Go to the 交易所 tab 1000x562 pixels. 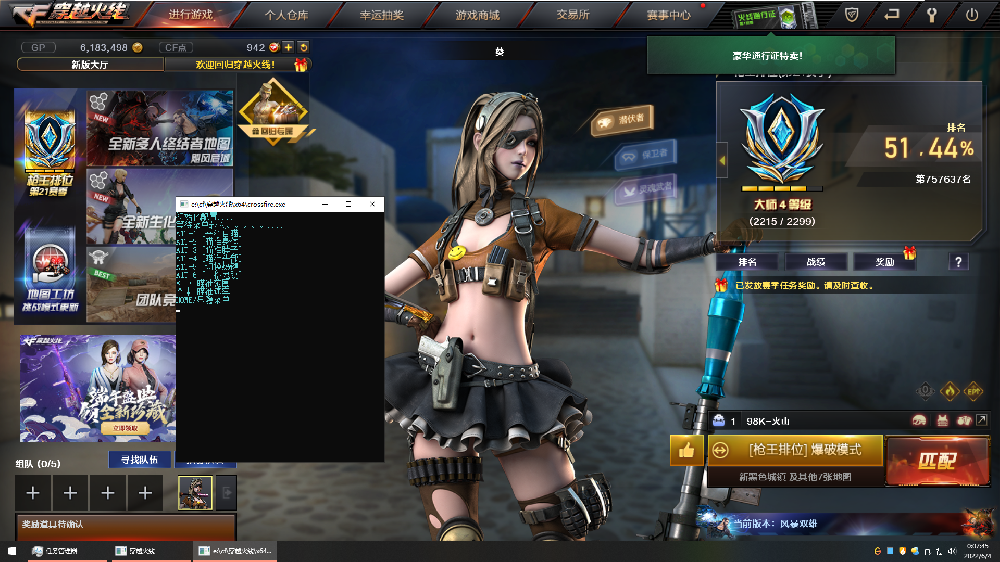pos(573,15)
